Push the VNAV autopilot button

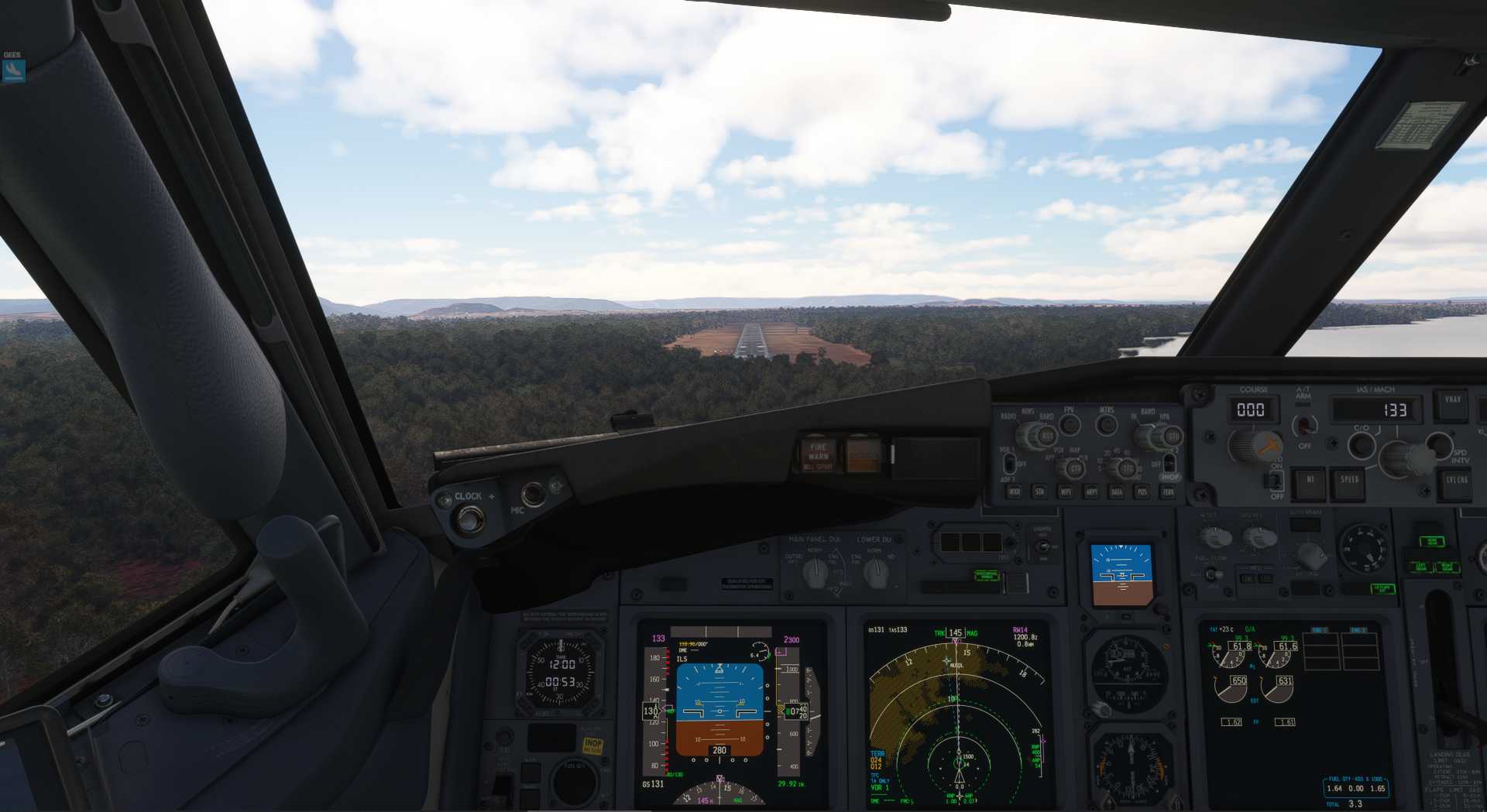[1452, 402]
